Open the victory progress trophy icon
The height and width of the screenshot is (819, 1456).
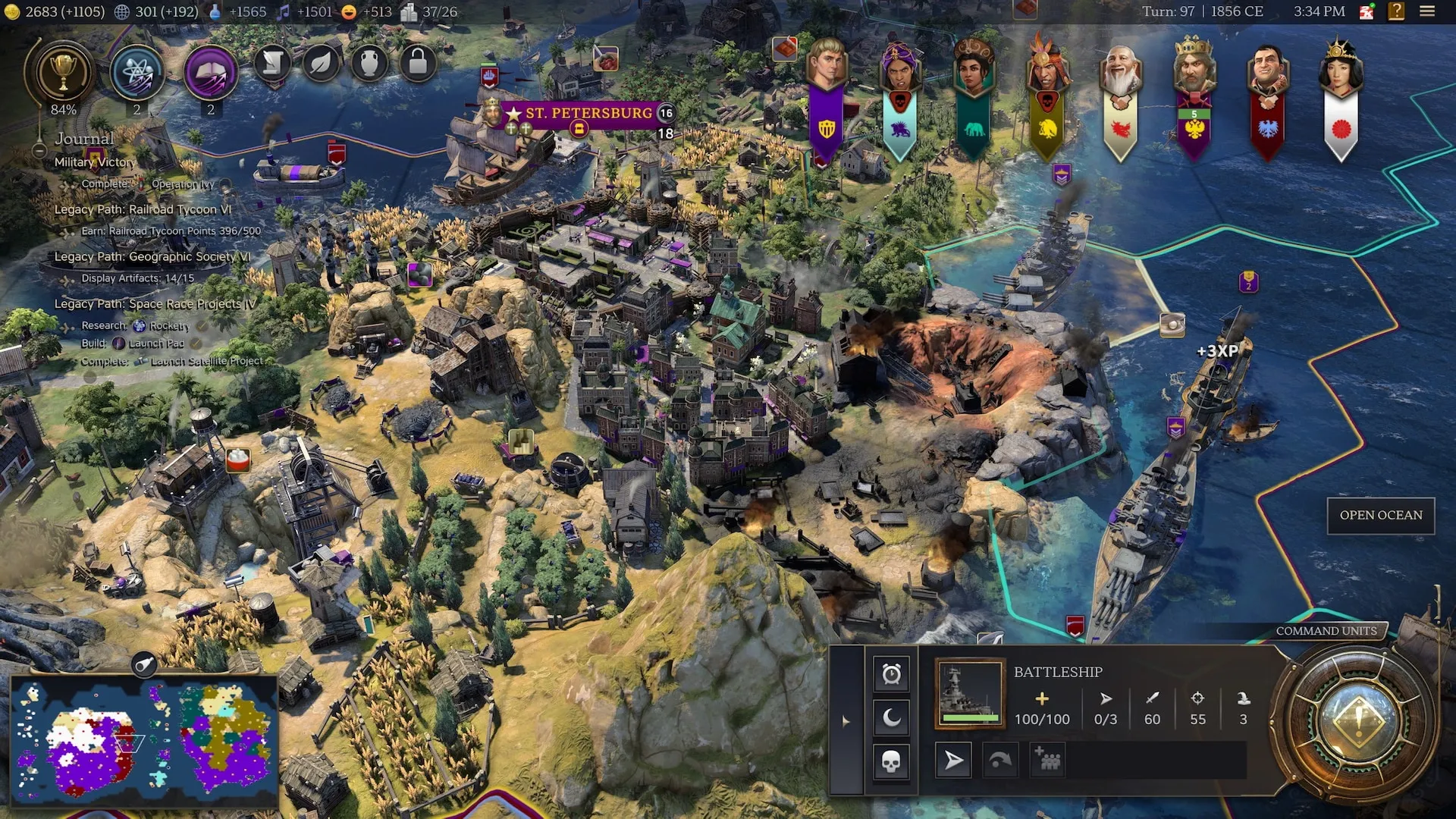(62, 74)
